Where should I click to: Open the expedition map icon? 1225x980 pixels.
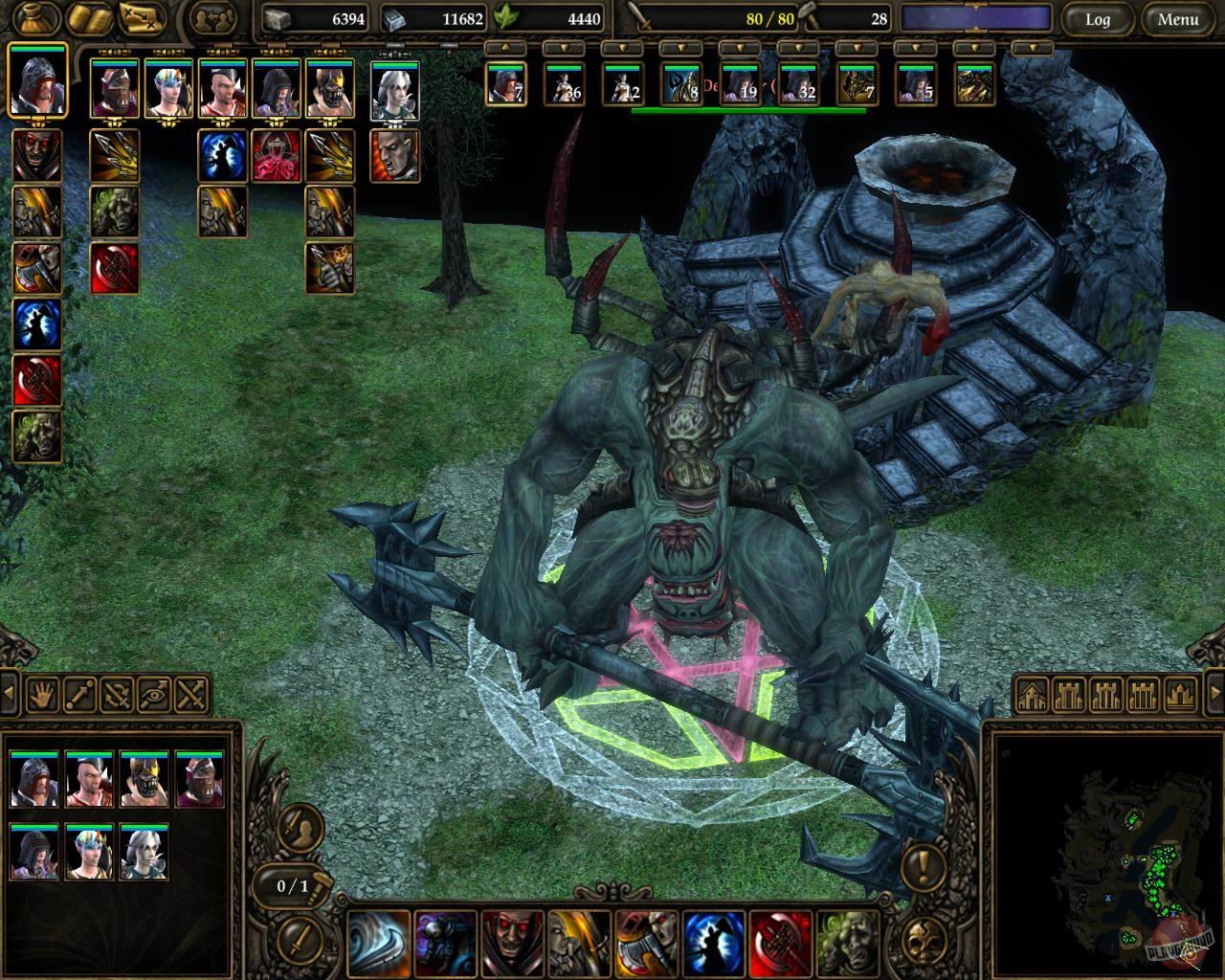coord(138,18)
